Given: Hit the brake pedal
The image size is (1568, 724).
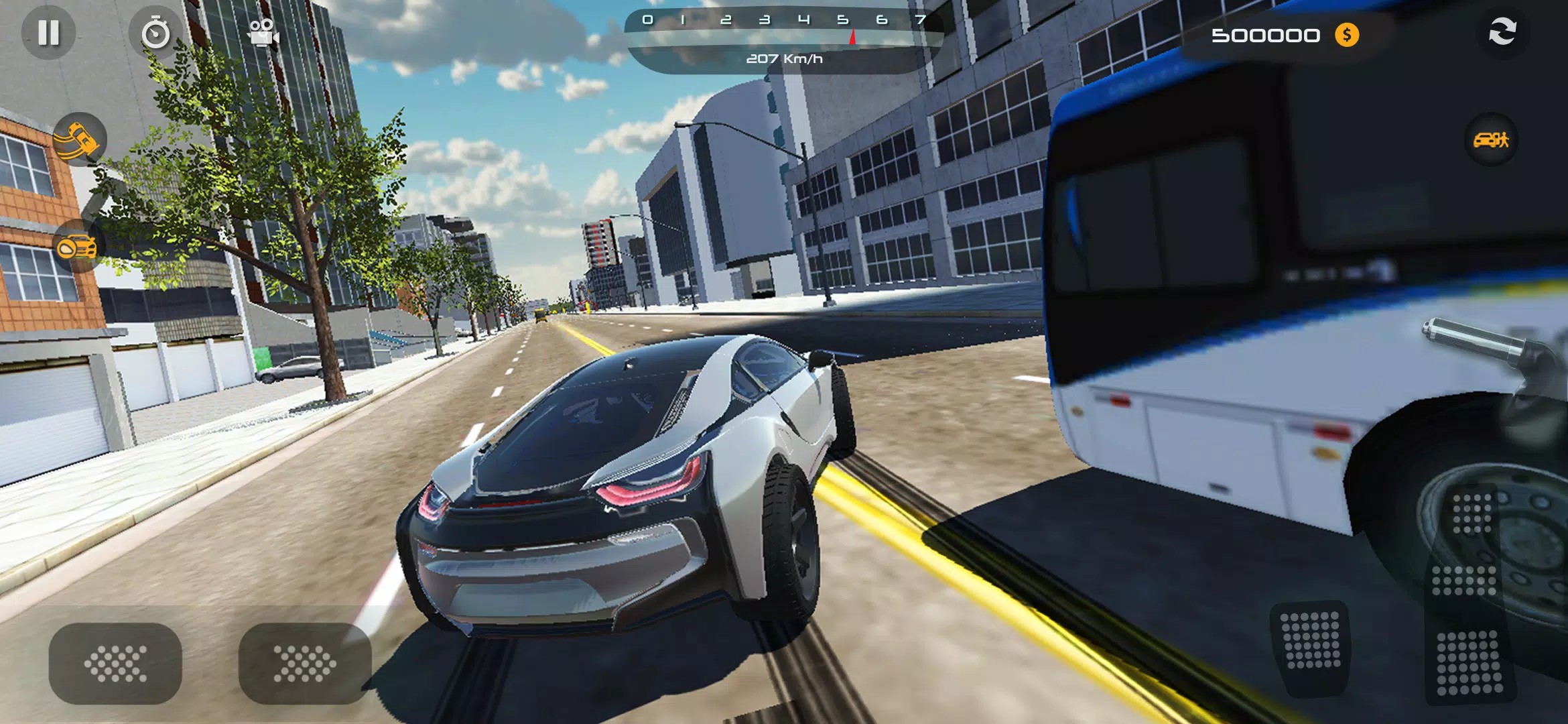Looking at the screenshot, I should [1311, 649].
